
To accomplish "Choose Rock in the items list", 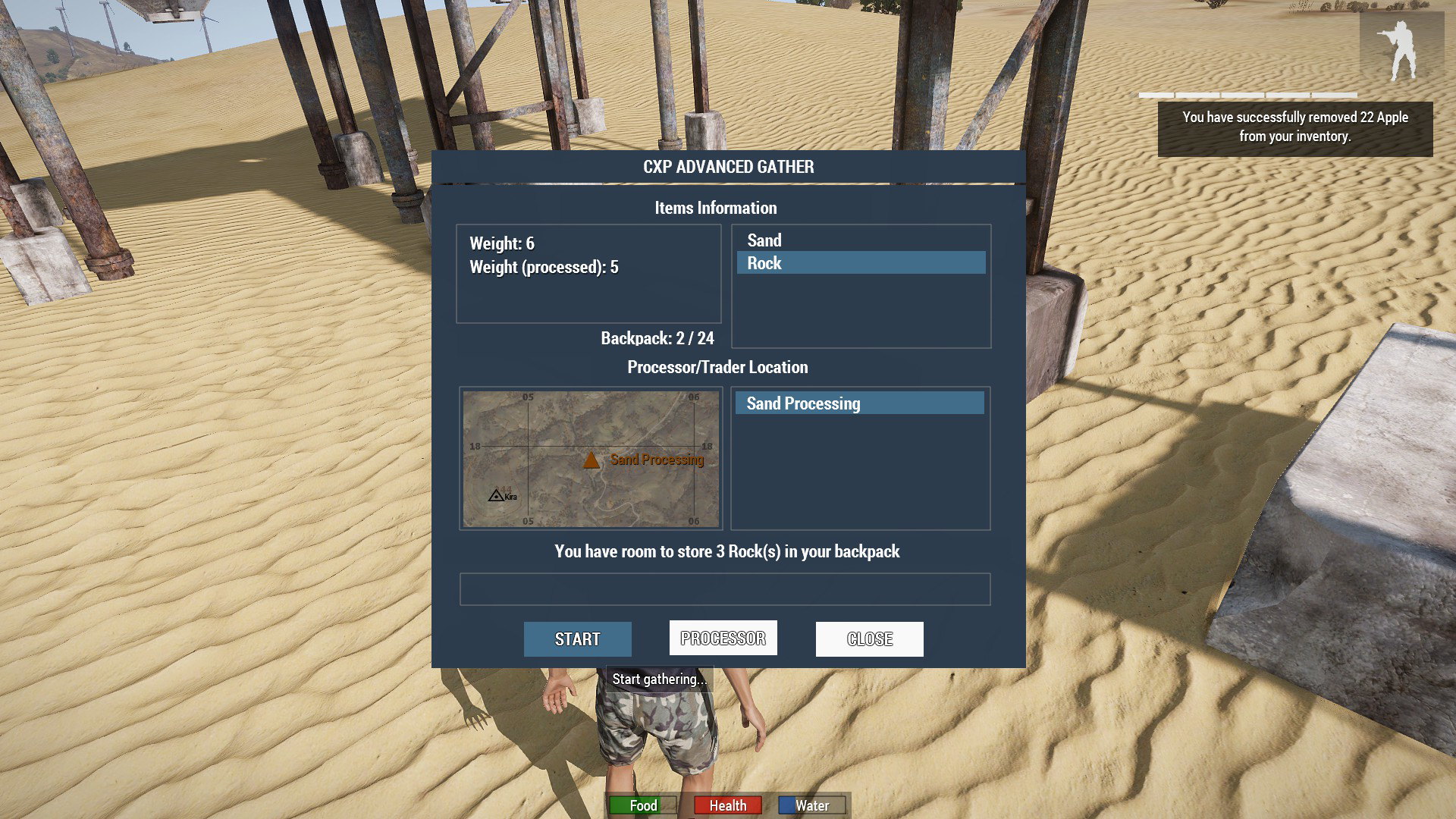I will click(x=764, y=263).
